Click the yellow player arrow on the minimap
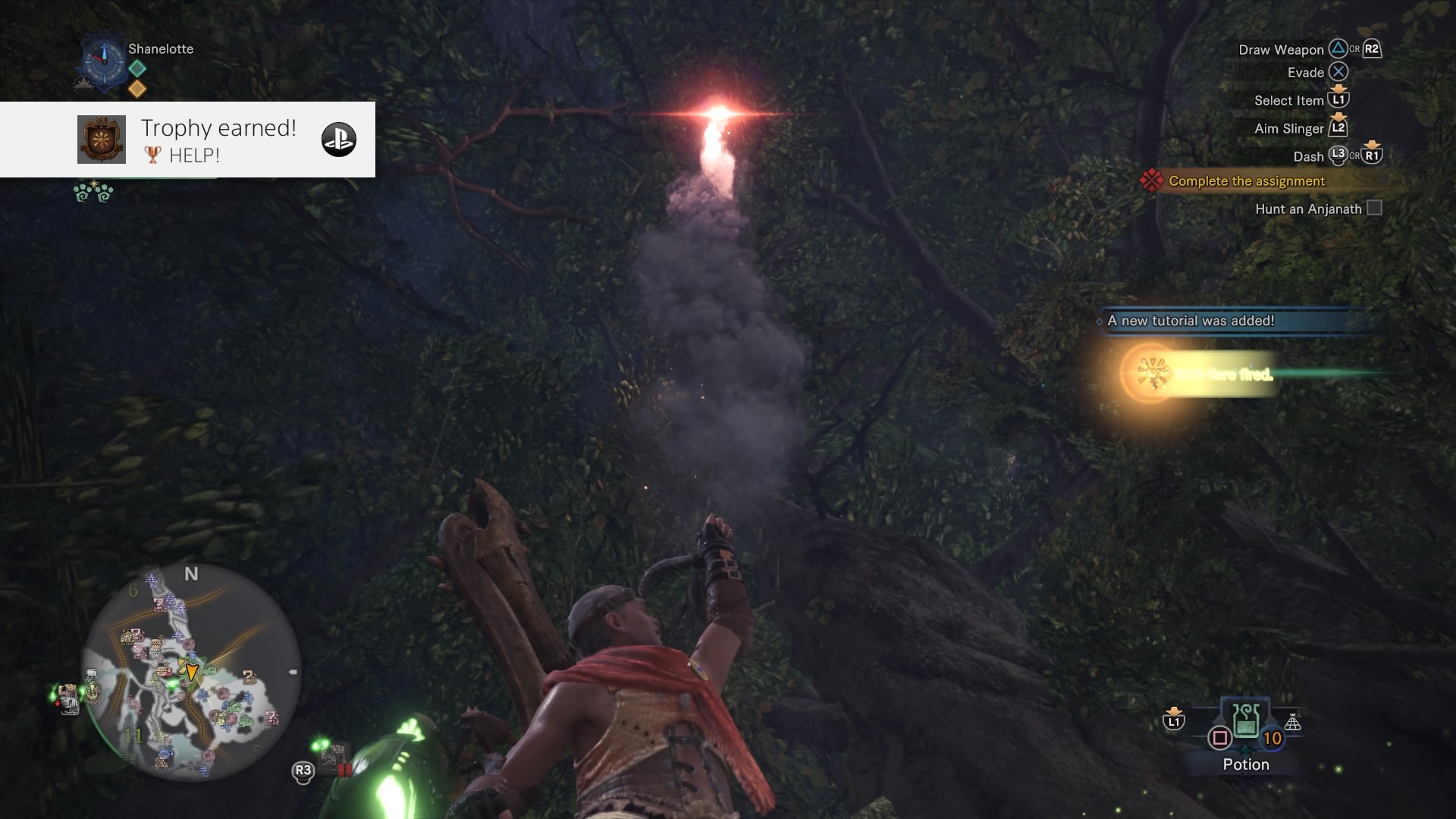This screenshot has width=1456, height=819. (x=192, y=671)
